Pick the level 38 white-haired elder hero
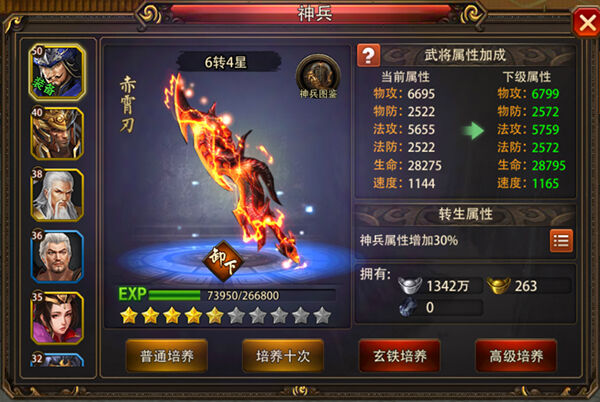This screenshot has width=600, height=402. click(x=58, y=195)
